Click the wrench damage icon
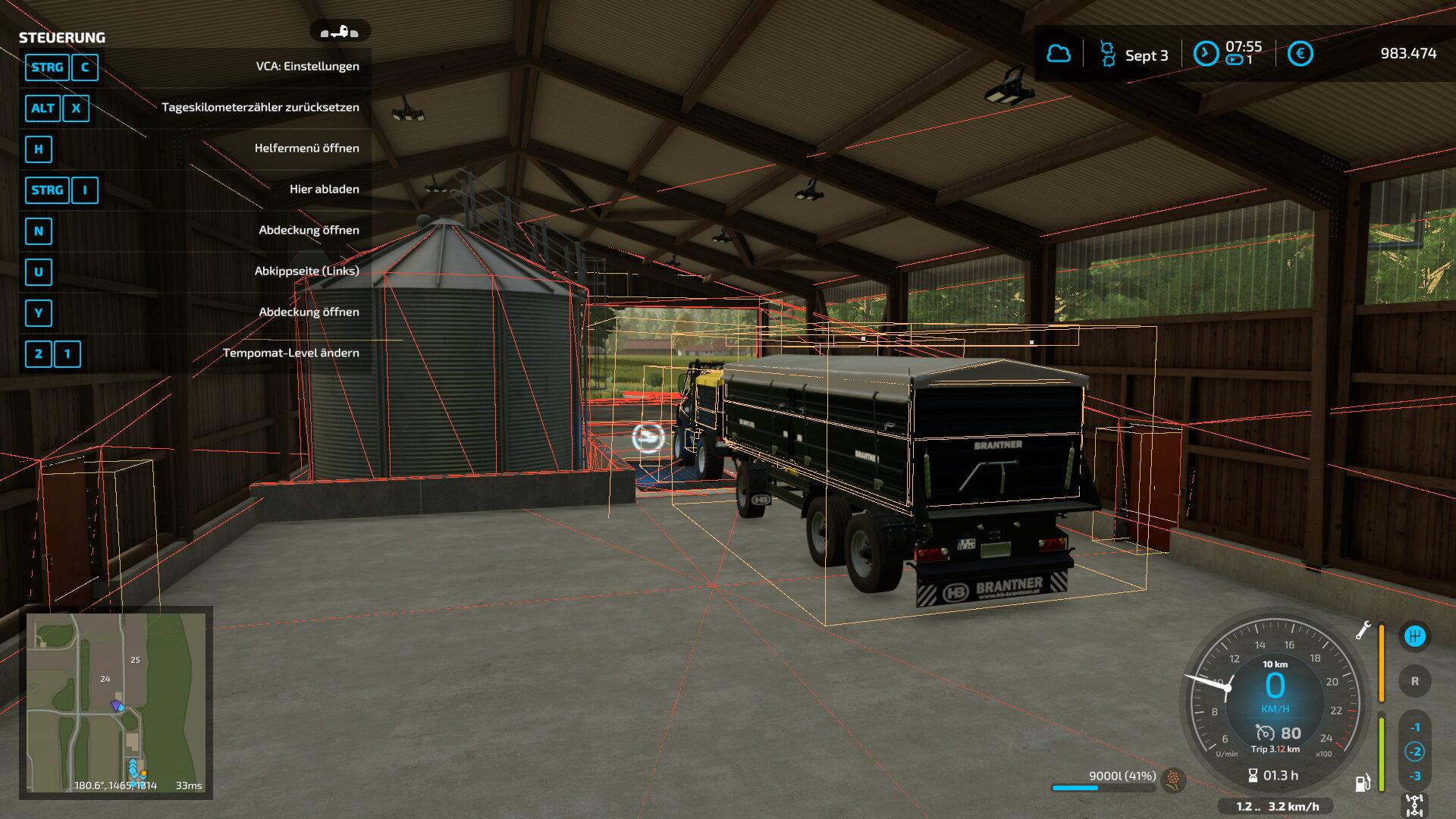 (x=1363, y=630)
